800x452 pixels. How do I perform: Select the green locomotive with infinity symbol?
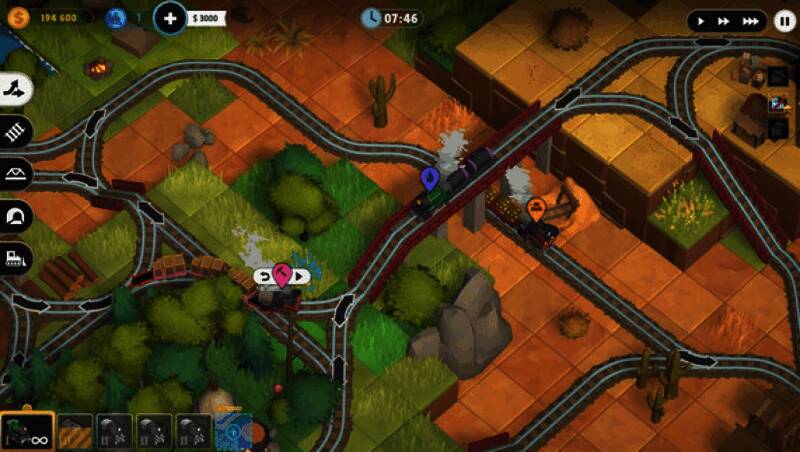tap(27, 432)
